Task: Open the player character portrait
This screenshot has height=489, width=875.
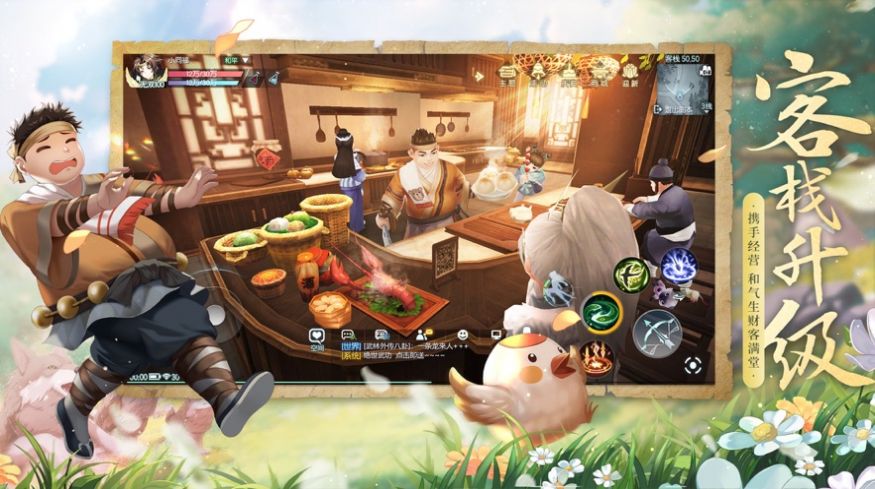Action: (146, 71)
